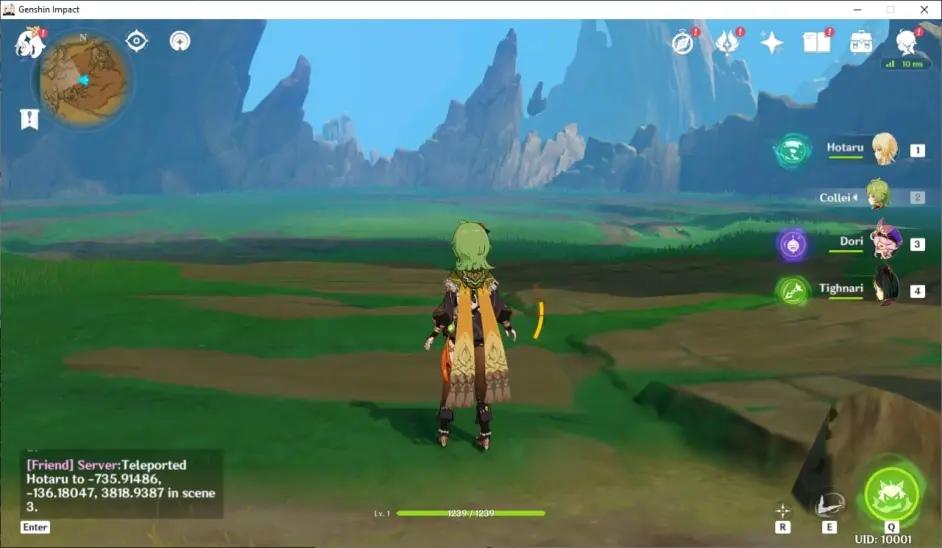
Task: Open the winged battle pass icon
Action: 727,42
